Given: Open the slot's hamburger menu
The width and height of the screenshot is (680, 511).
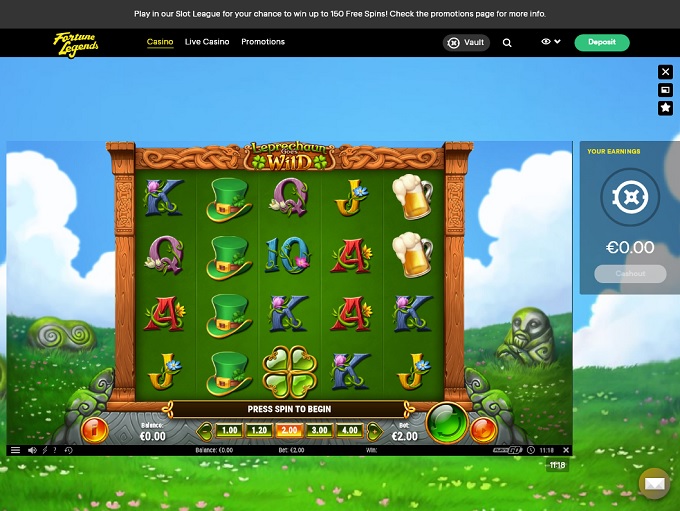Looking at the screenshot, I should (x=15, y=450).
